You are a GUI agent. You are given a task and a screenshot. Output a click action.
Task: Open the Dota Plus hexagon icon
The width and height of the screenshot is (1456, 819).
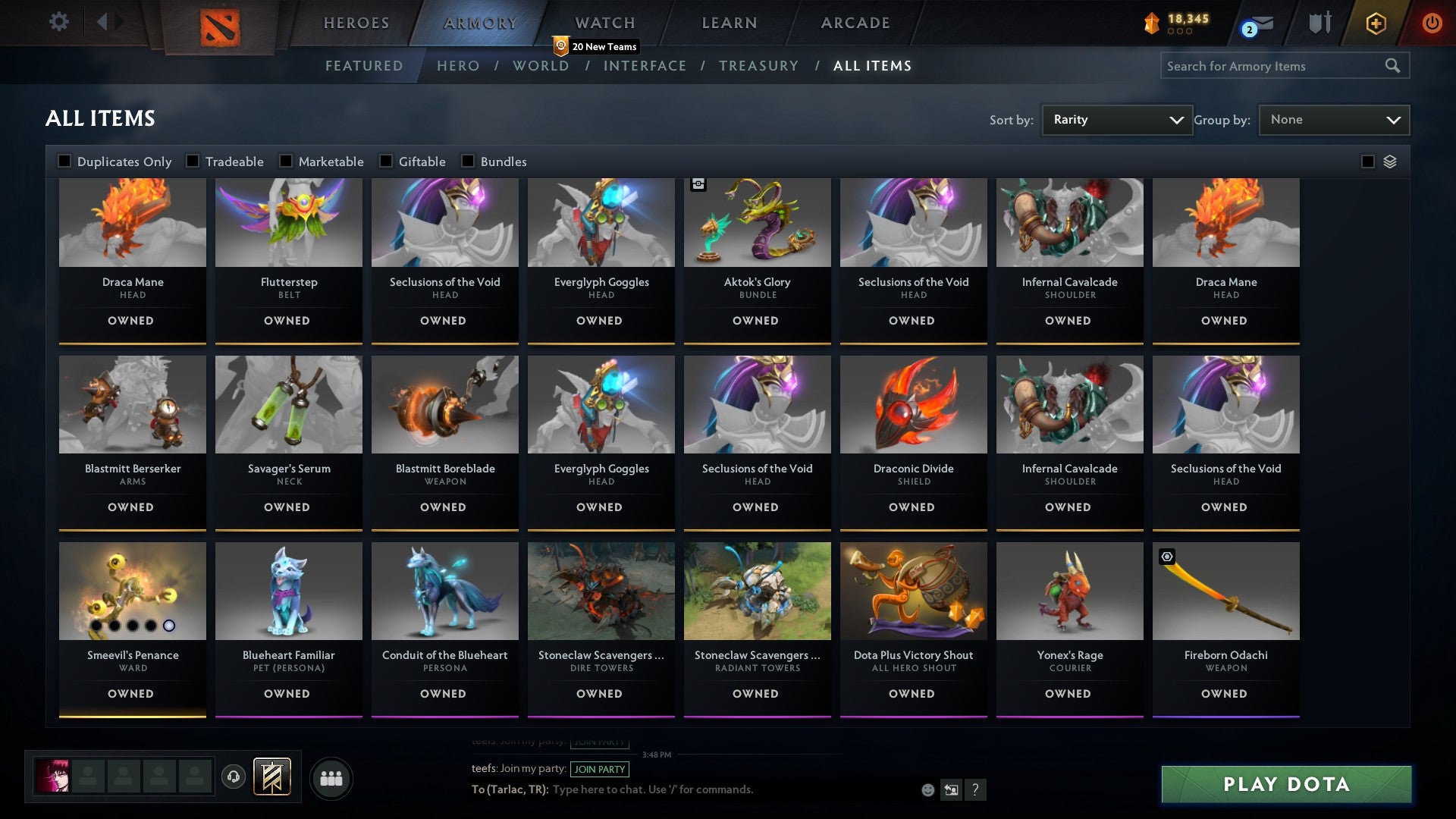tap(1375, 23)
